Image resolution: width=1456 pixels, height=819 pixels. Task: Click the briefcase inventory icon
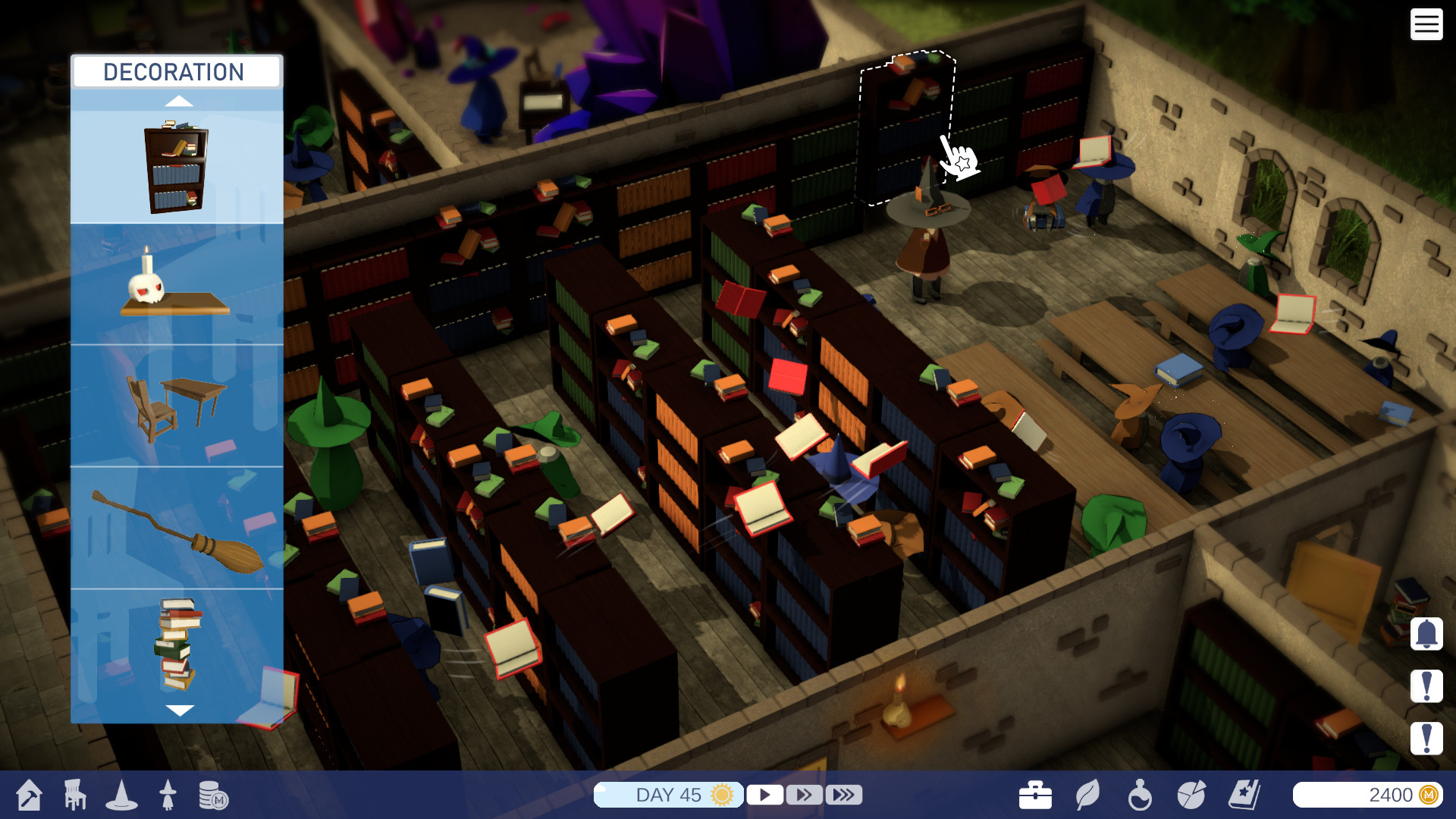(x=1036, y=795)
